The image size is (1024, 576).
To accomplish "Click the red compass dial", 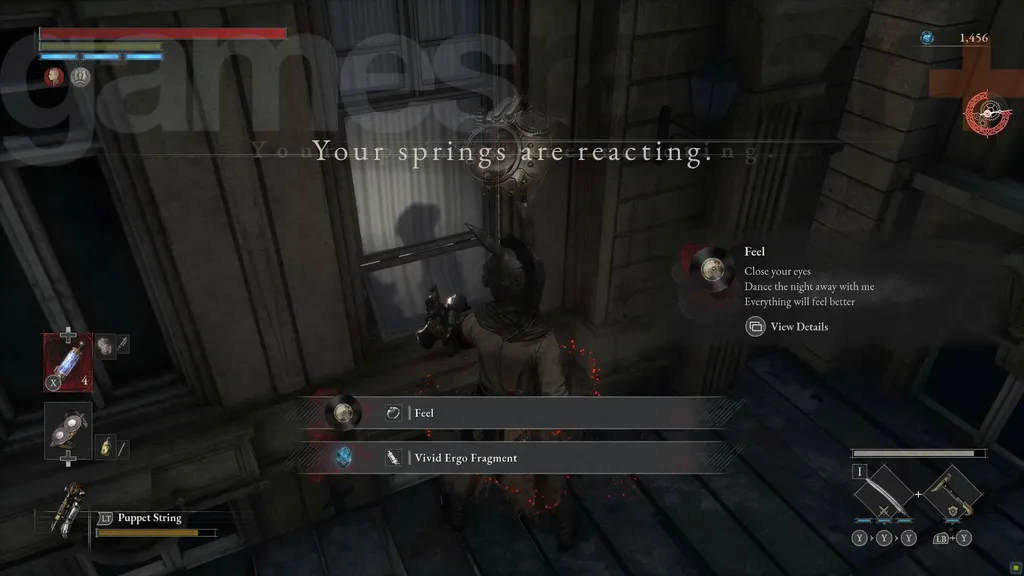I will (986, 112).
